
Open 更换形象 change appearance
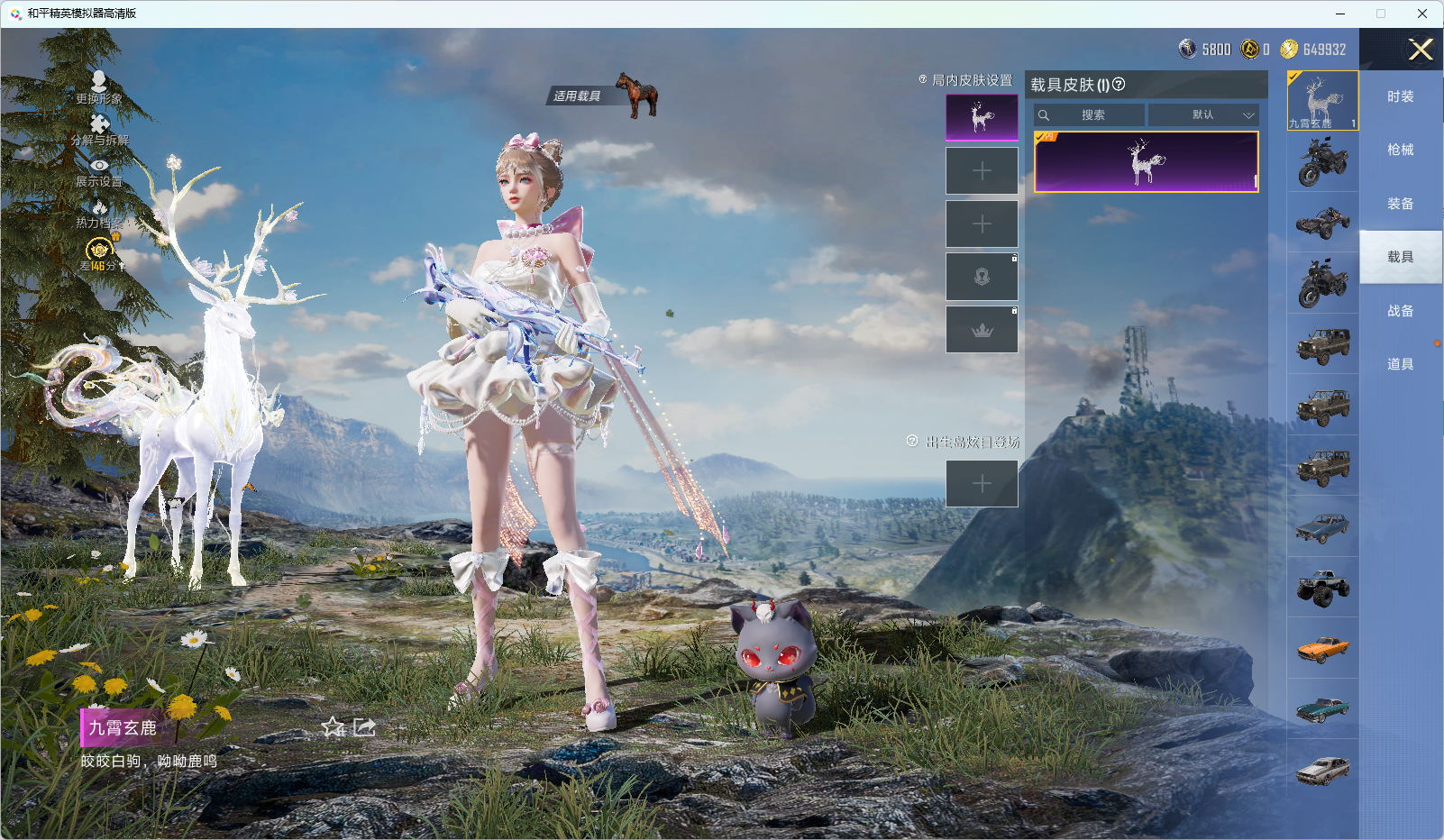pyautogui.click(x=99, y=87)
